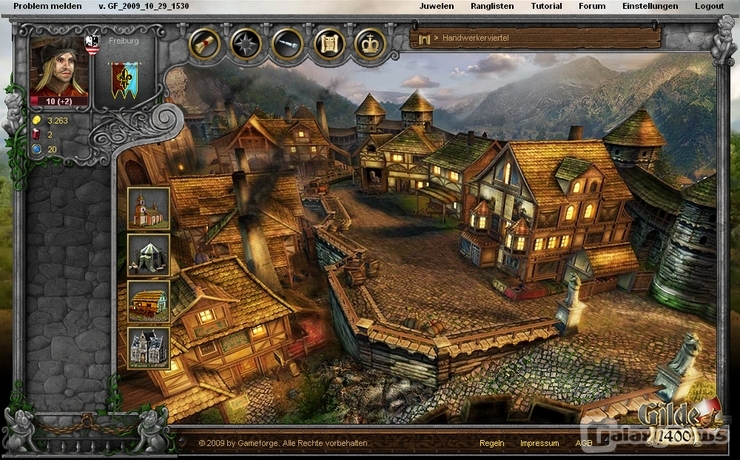
Task: Select the thatched-roof workshop thumbnail
Action: pos(148,301)
